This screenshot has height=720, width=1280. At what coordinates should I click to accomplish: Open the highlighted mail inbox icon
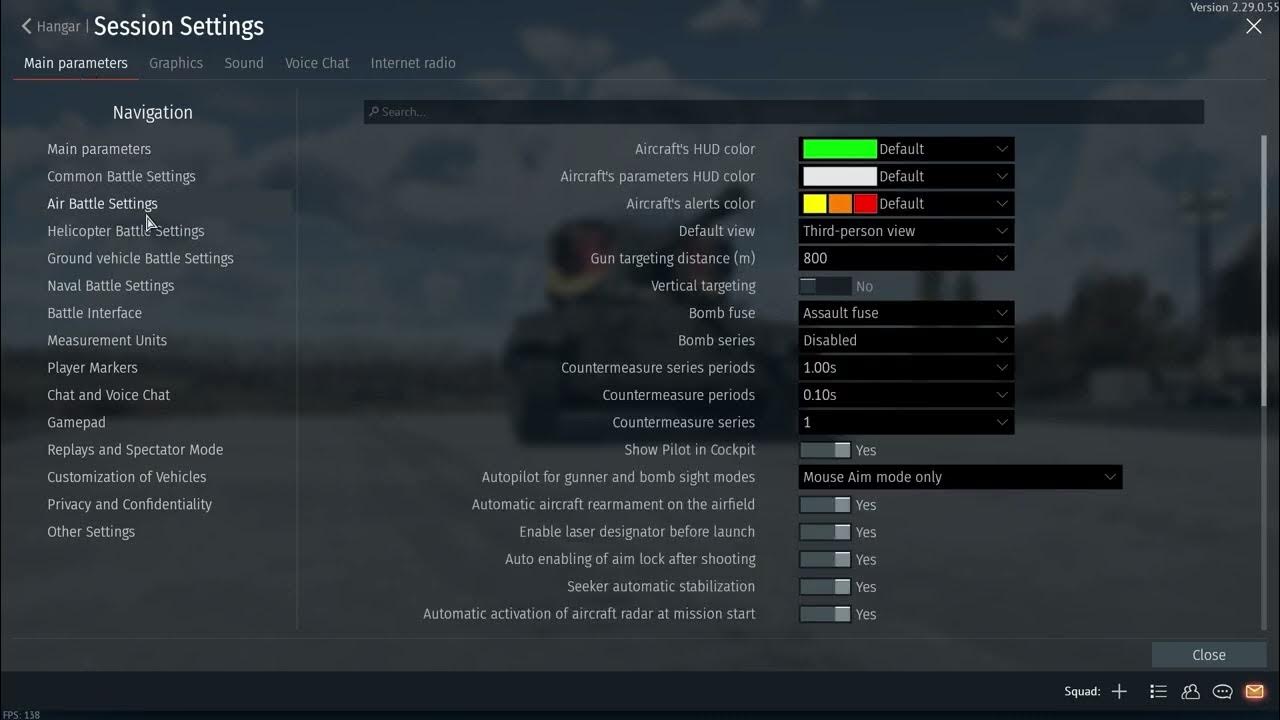(x=1254, y=691)
